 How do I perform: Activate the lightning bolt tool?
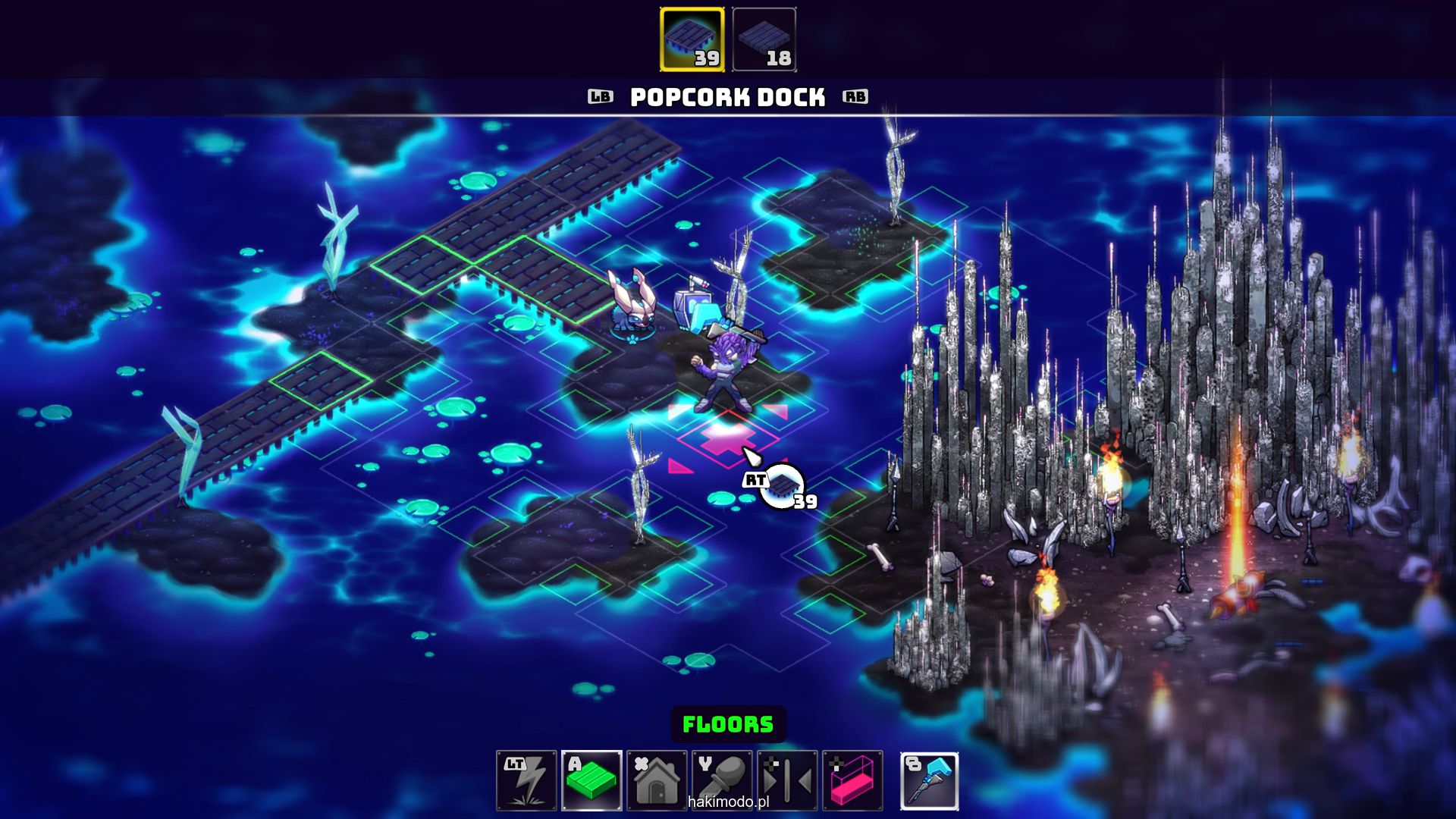click(526, 780)
